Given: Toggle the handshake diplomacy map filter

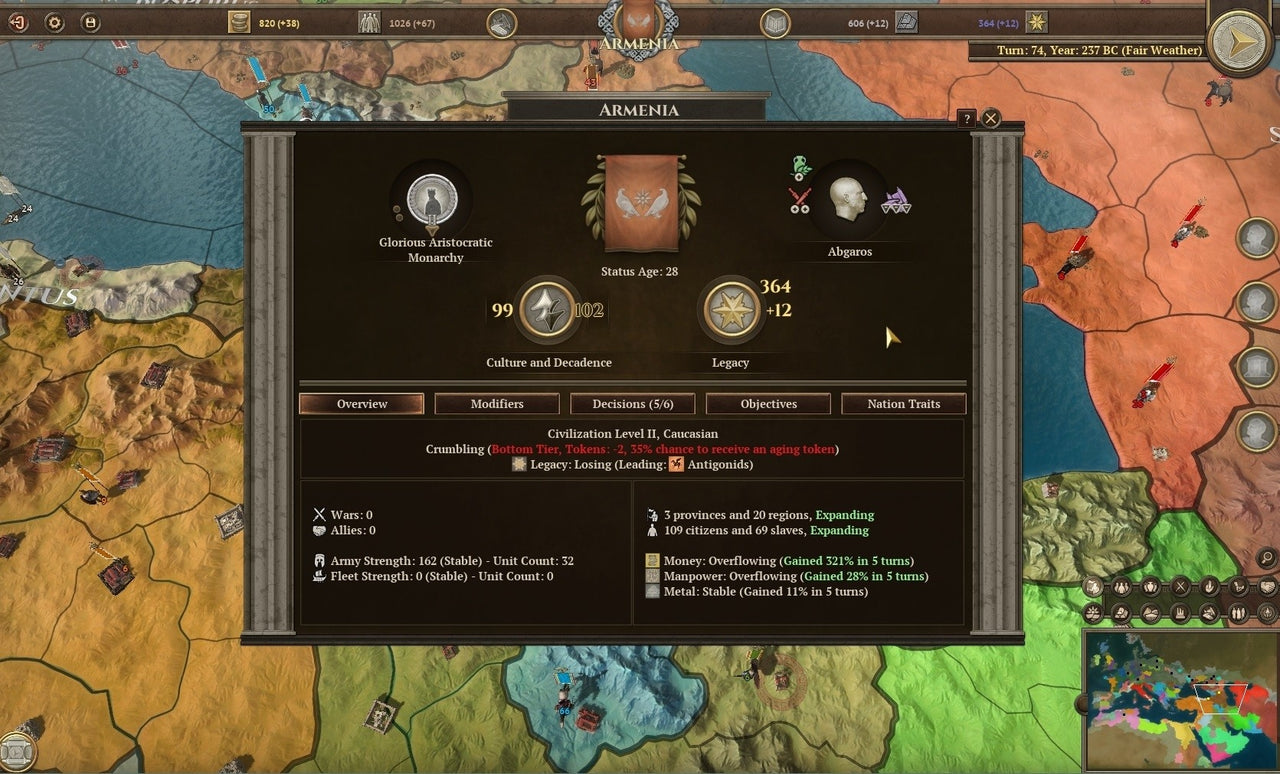Looking at the screenshot, I should point(1266,588).
